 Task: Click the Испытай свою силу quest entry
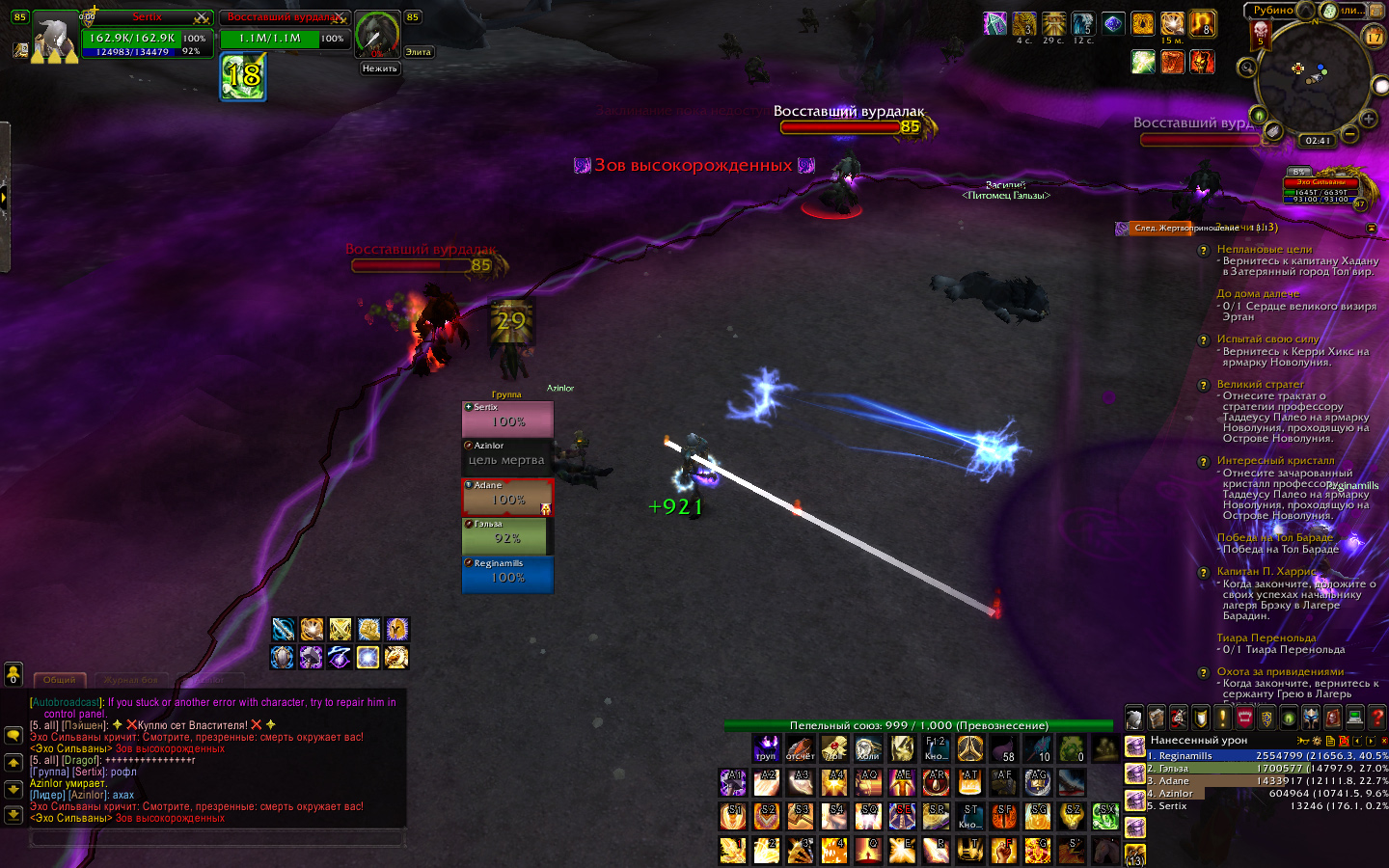(1267, 339)
